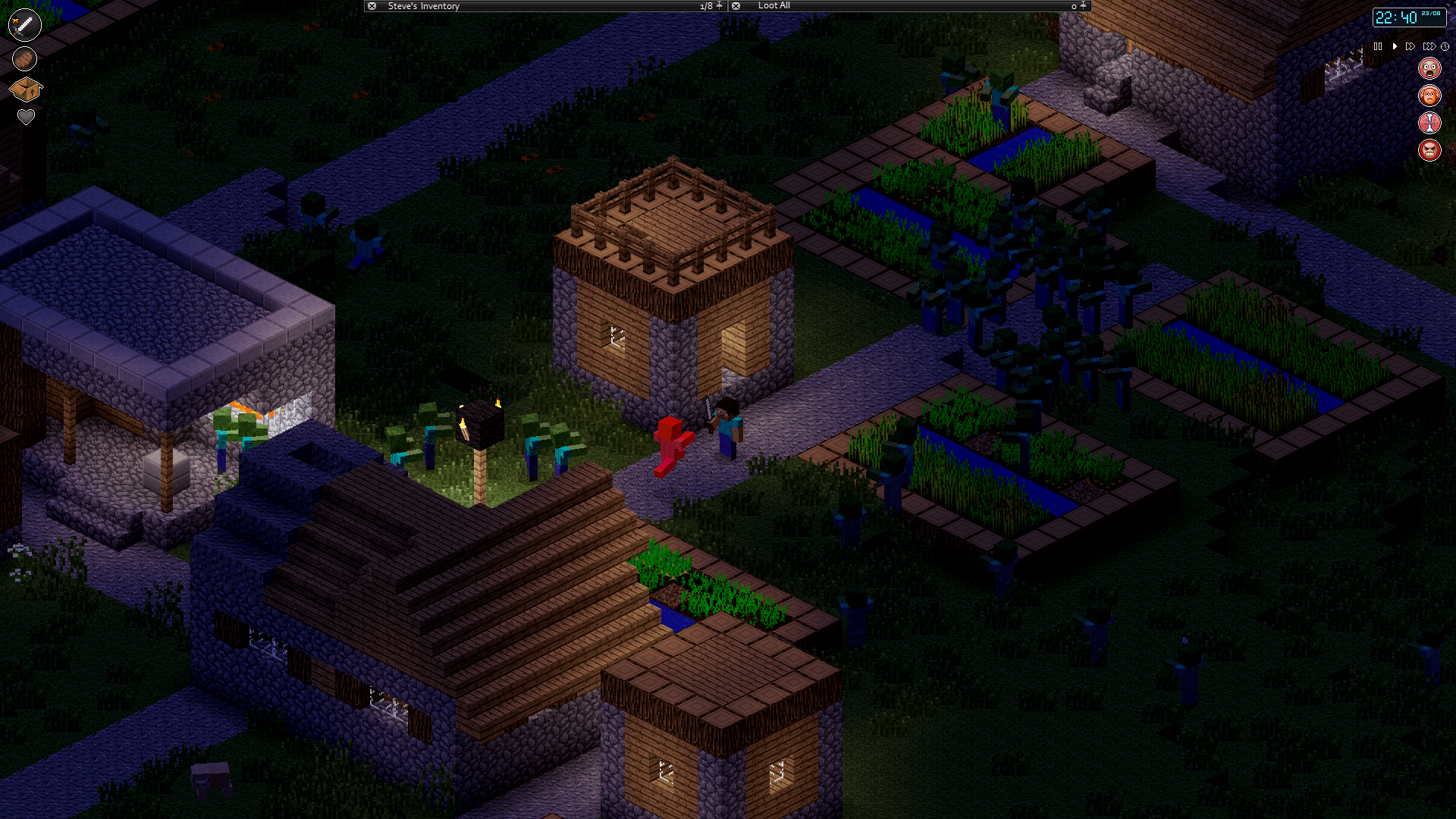Image resolution: width=1456 pixels, height=819 pixels.
Task: Click the broken bone injury moodle
Action: pos(1429,123)
